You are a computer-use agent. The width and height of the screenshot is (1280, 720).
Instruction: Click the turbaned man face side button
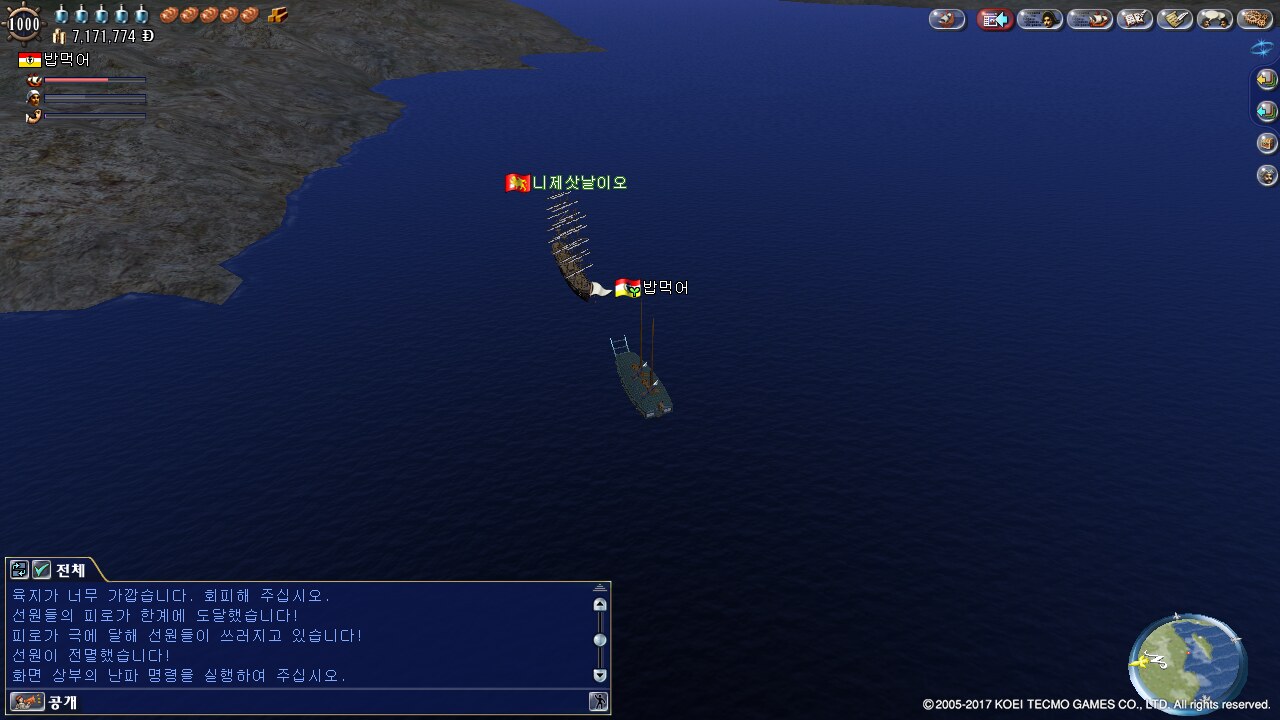tap(1267, 175)
